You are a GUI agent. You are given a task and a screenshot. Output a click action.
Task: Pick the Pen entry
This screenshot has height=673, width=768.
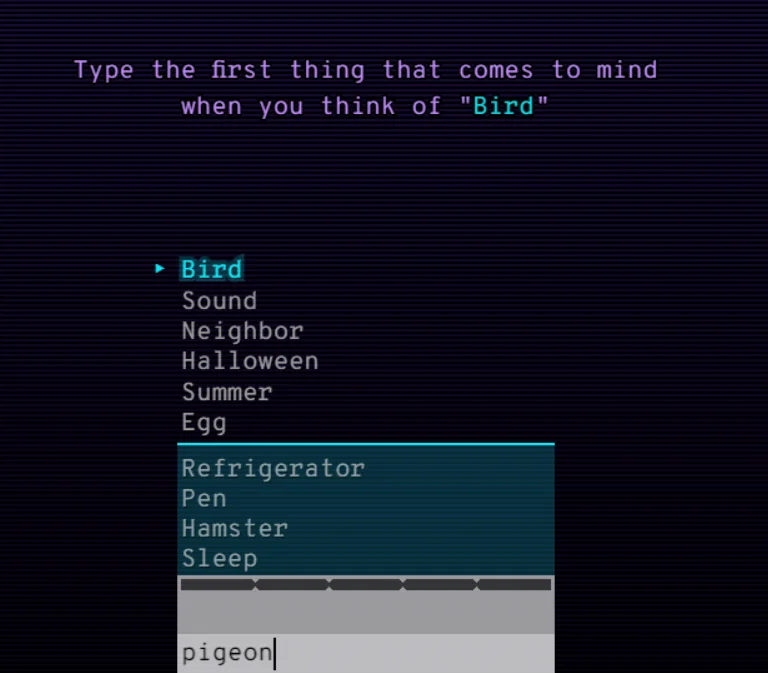[x=204, y=498]
